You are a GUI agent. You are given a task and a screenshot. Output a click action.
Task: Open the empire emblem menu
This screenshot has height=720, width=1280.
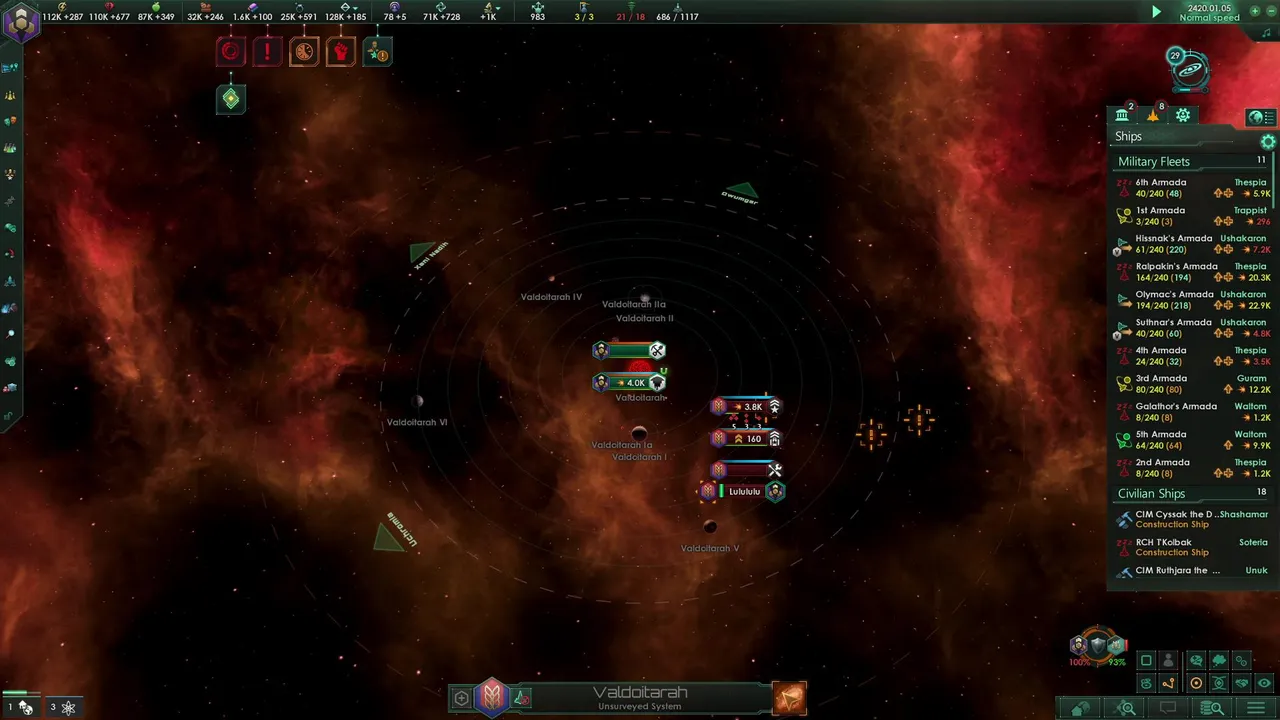21,22
